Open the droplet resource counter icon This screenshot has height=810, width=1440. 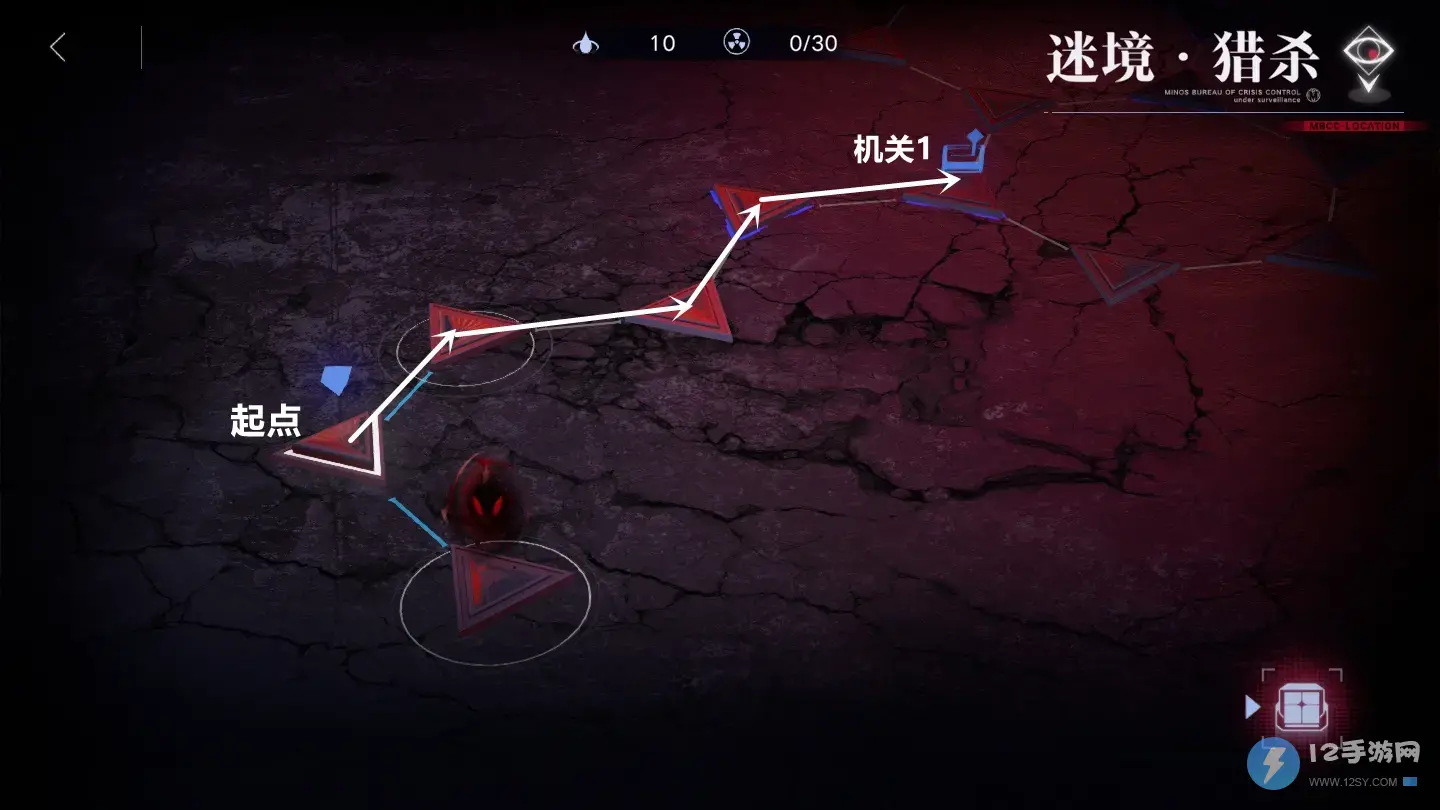tap(586, 43)
